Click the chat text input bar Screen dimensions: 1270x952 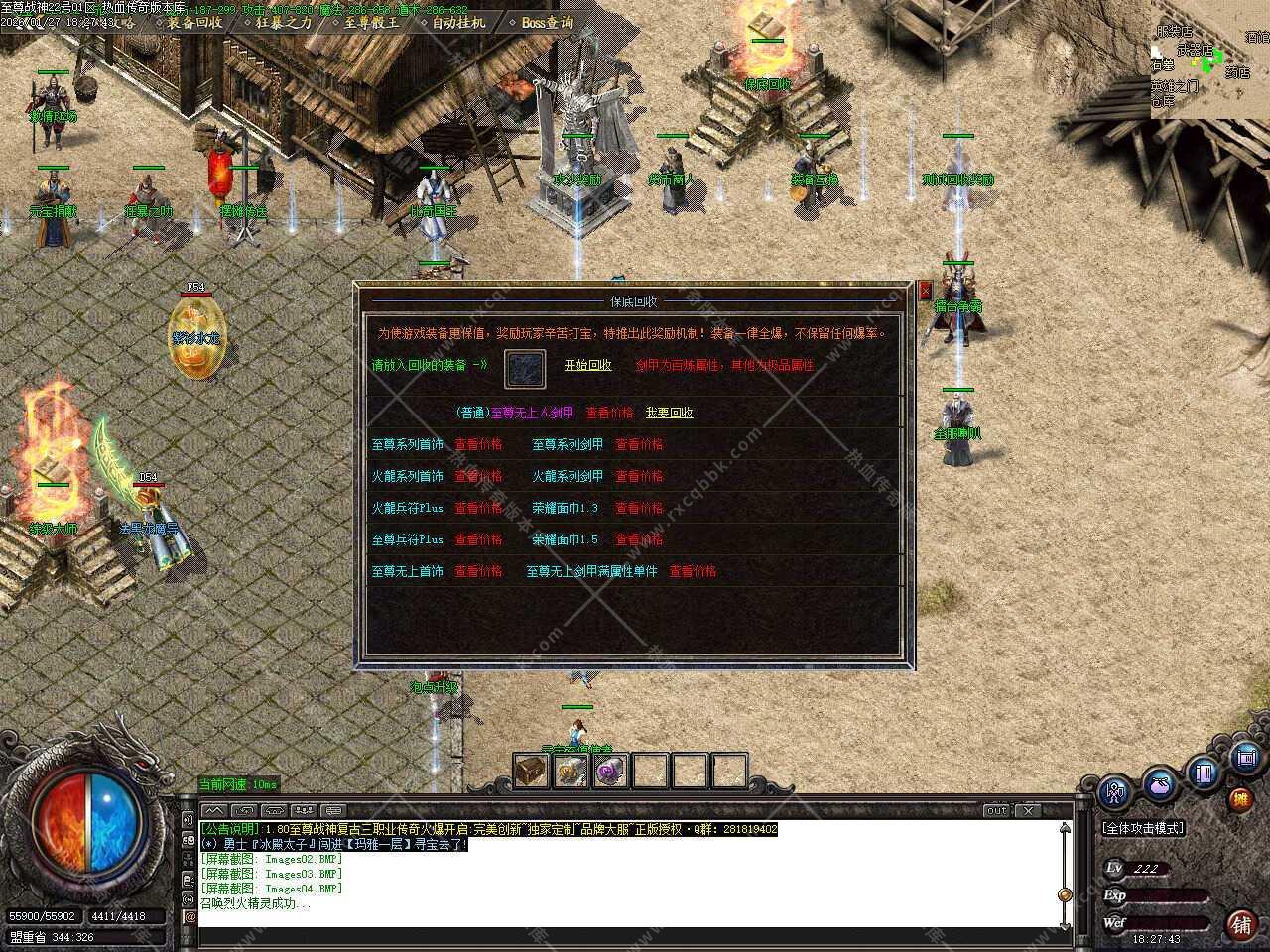click(x=625, y=935)
